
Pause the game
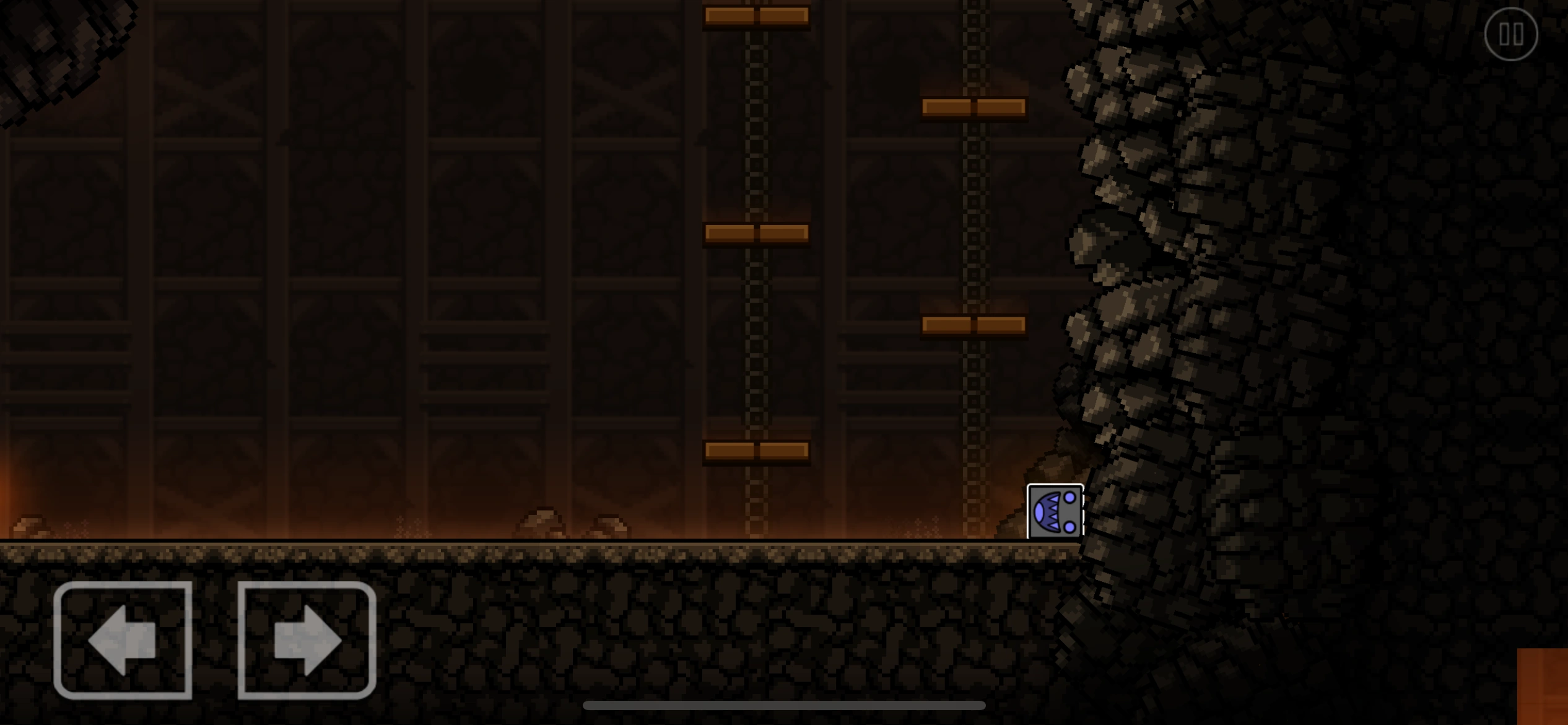1511,34
